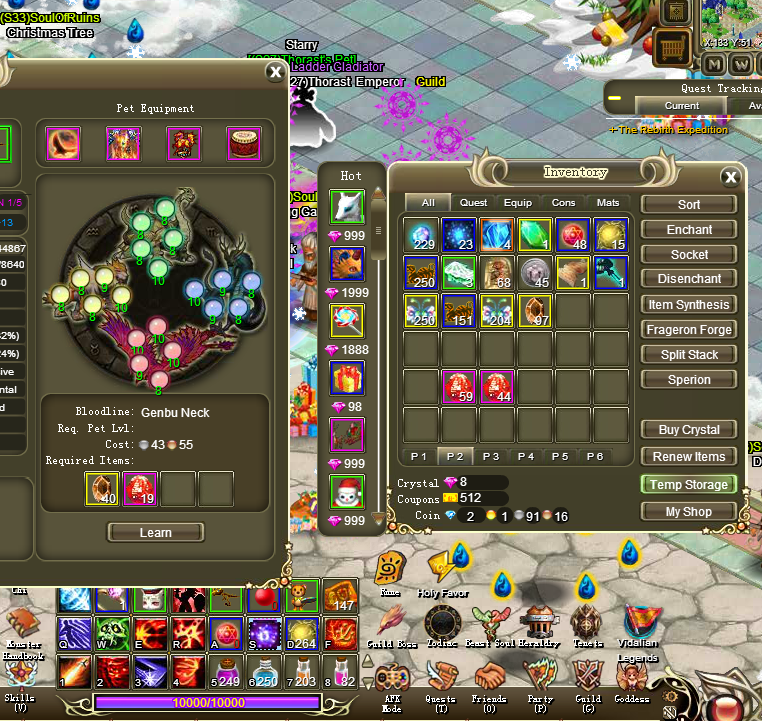The height and width of the screenshot is (721, 762).
Task: Choose the Disenchant option
Action: coord(689,279)
